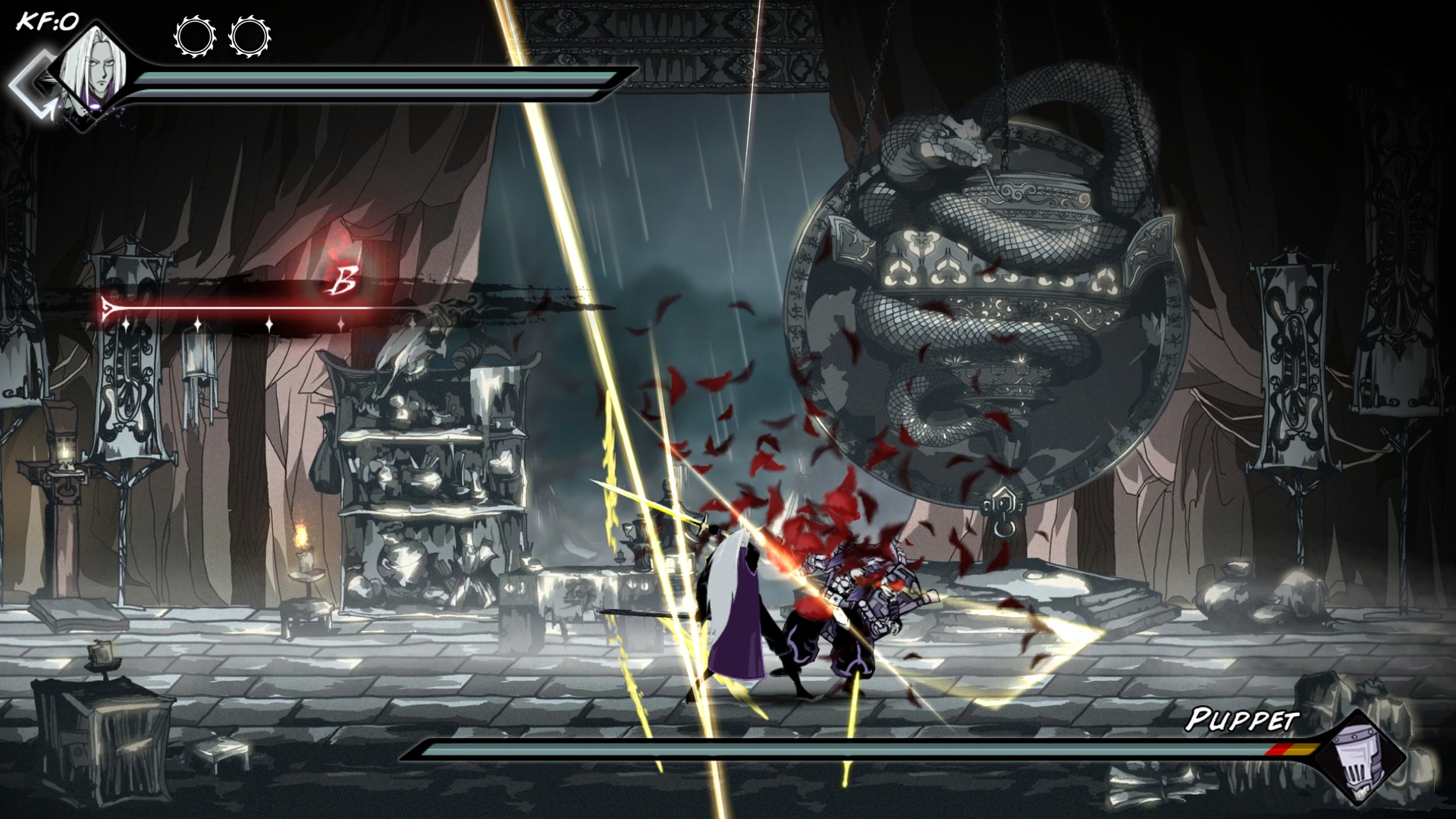
Task: Click the first empty skill slot ring
Action: click(196, 36)
